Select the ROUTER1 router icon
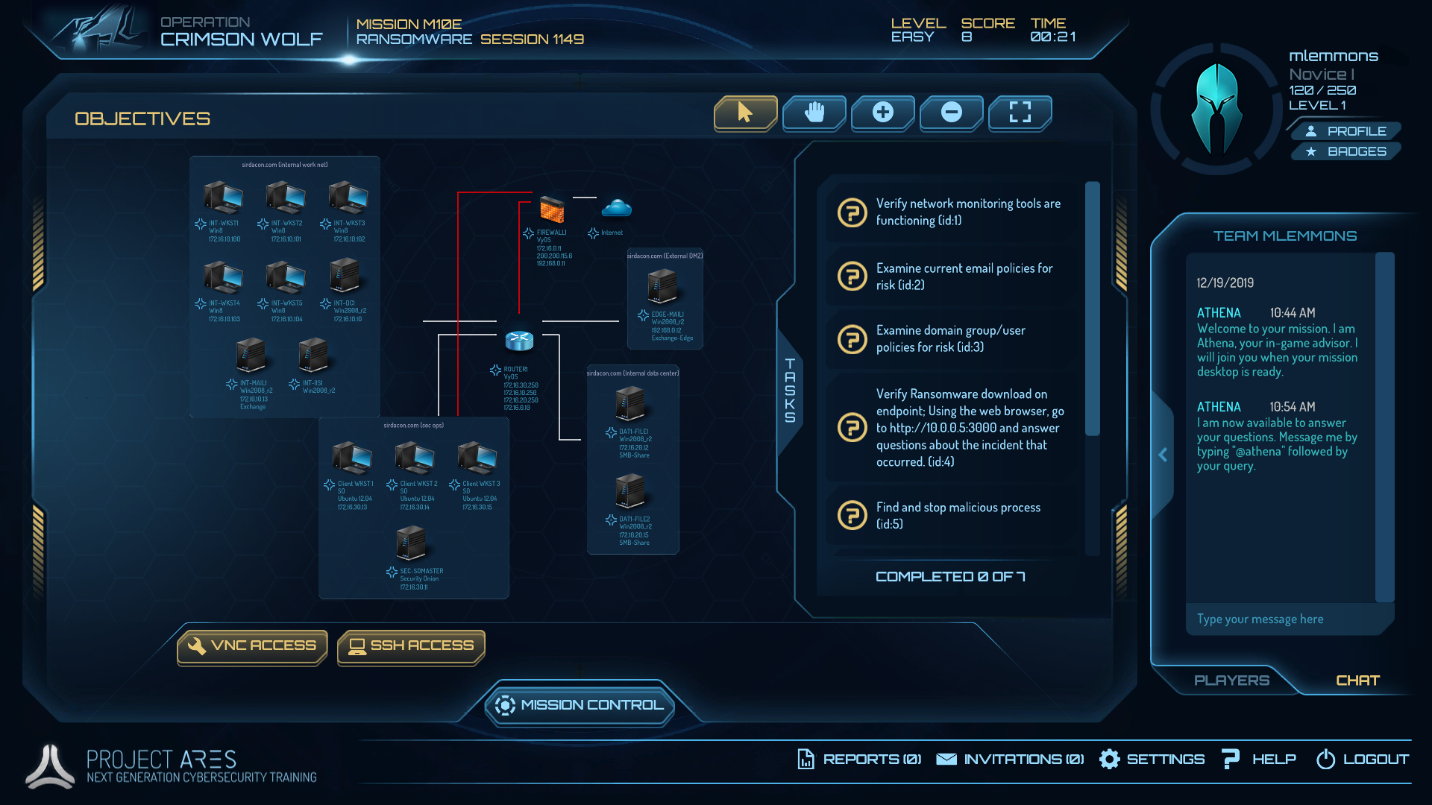Viewport: 1432px width, 805px height. (x=517, y=340)
